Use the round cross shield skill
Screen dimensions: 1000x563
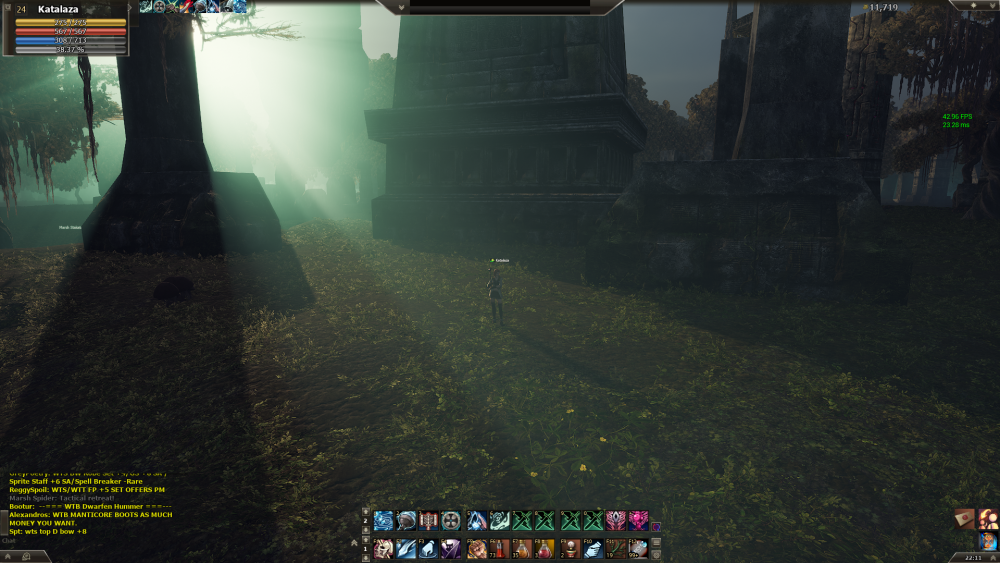pos(451,520)
